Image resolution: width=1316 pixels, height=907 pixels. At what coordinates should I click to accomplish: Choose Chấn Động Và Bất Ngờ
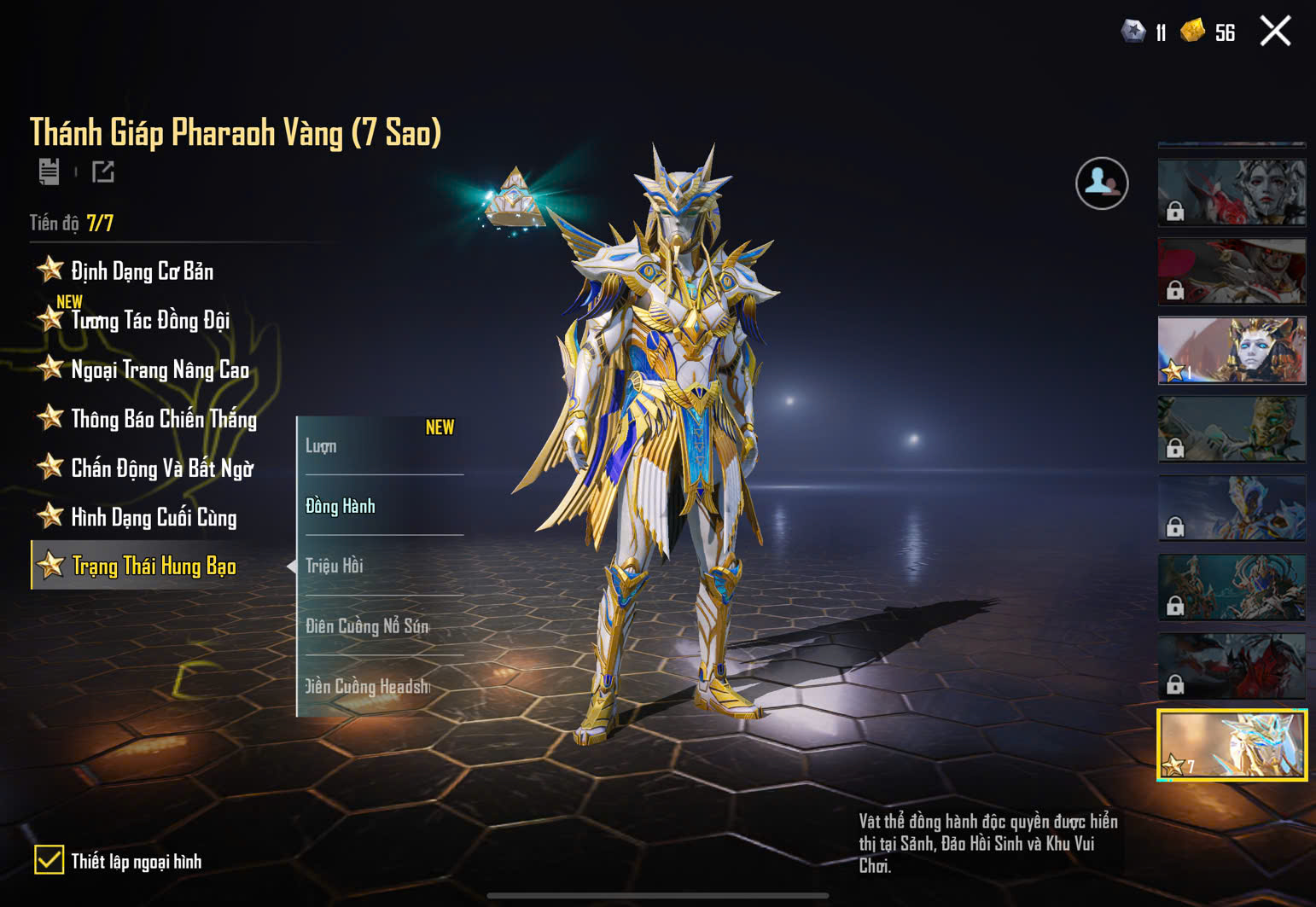[162, 468]
